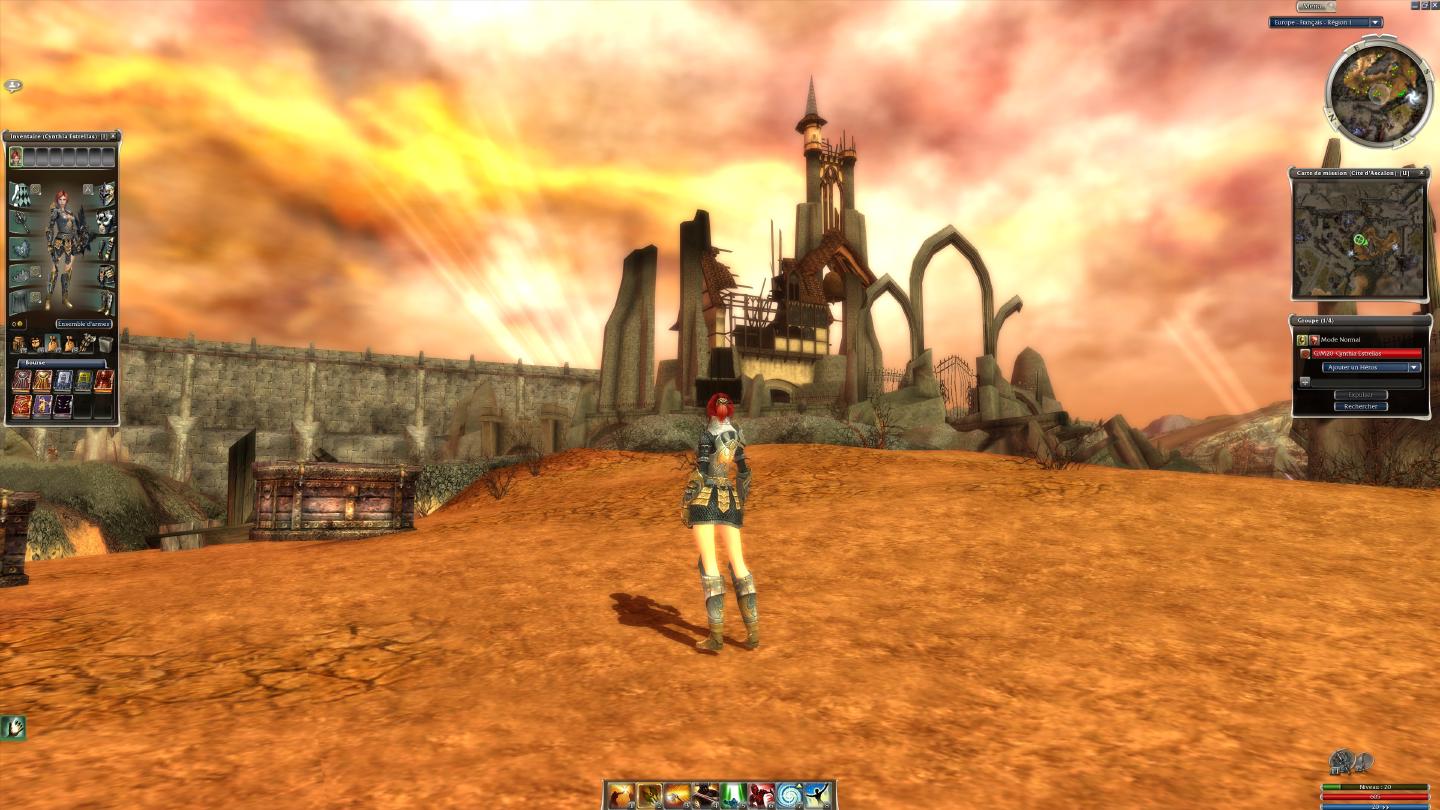Open the Menu button at top
Viewport: 1440px width, 810px height.
[1315, 6]
